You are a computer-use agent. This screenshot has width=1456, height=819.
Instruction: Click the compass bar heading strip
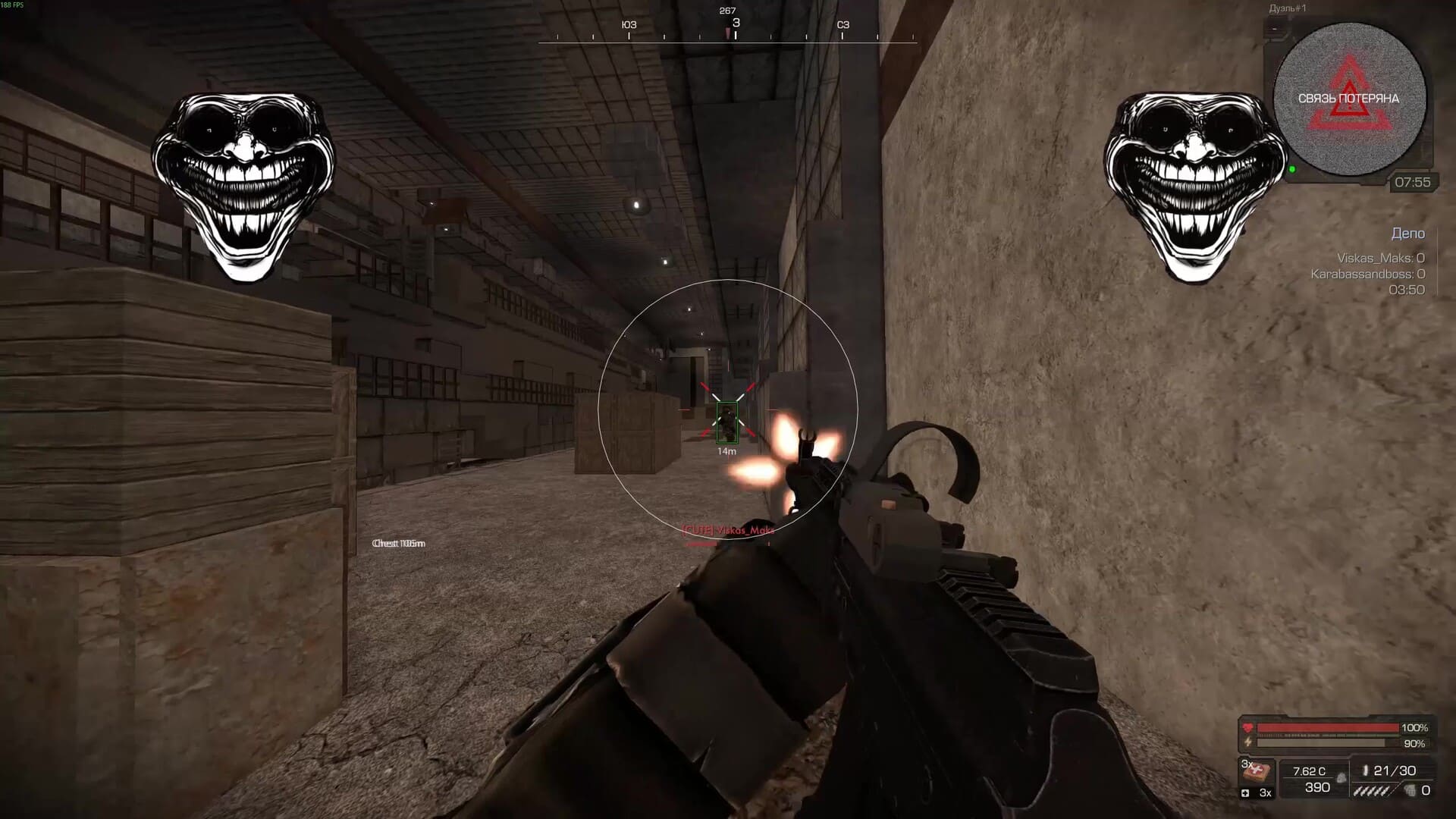pos(727,33)
